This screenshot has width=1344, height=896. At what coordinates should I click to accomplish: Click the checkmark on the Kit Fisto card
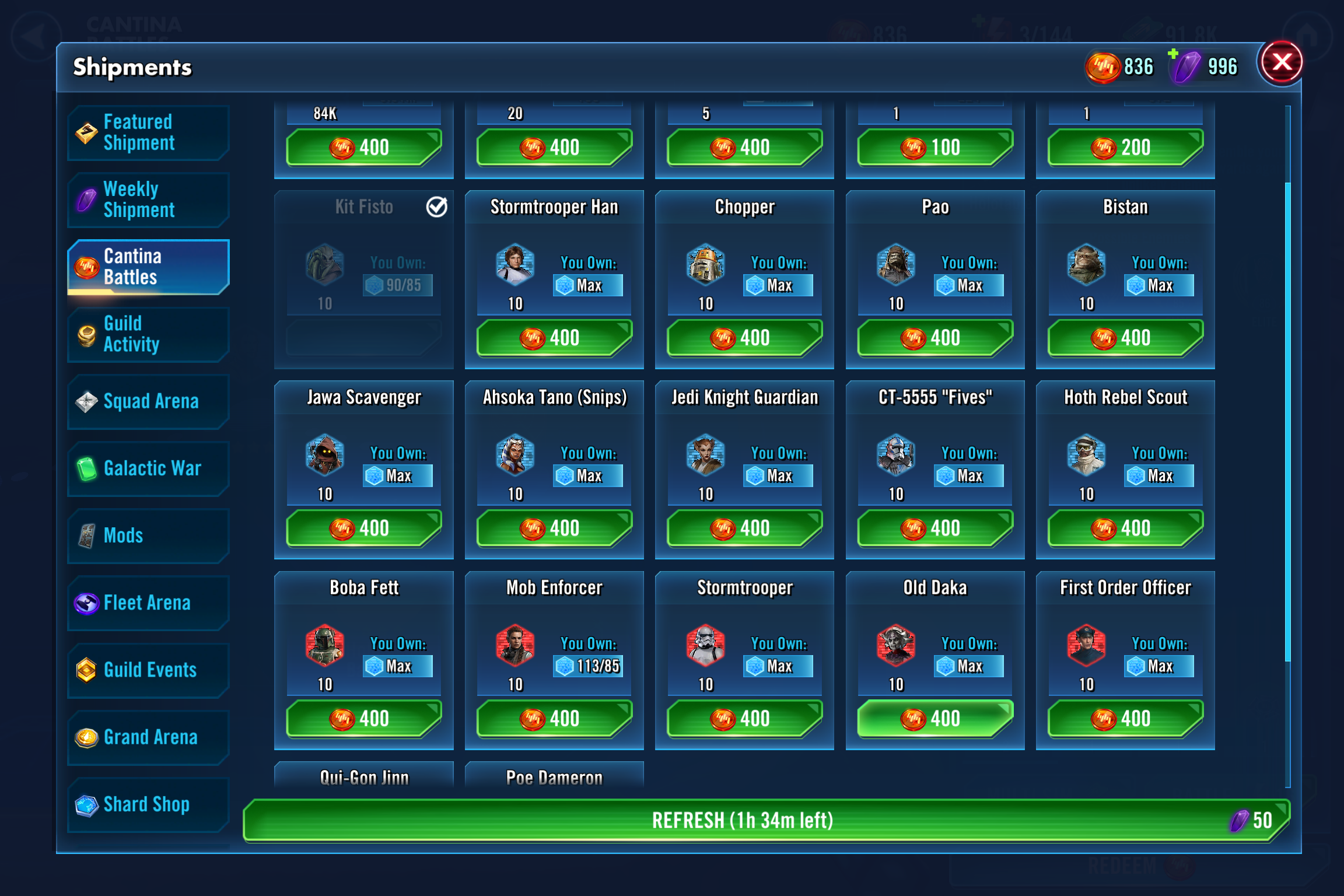438,206
